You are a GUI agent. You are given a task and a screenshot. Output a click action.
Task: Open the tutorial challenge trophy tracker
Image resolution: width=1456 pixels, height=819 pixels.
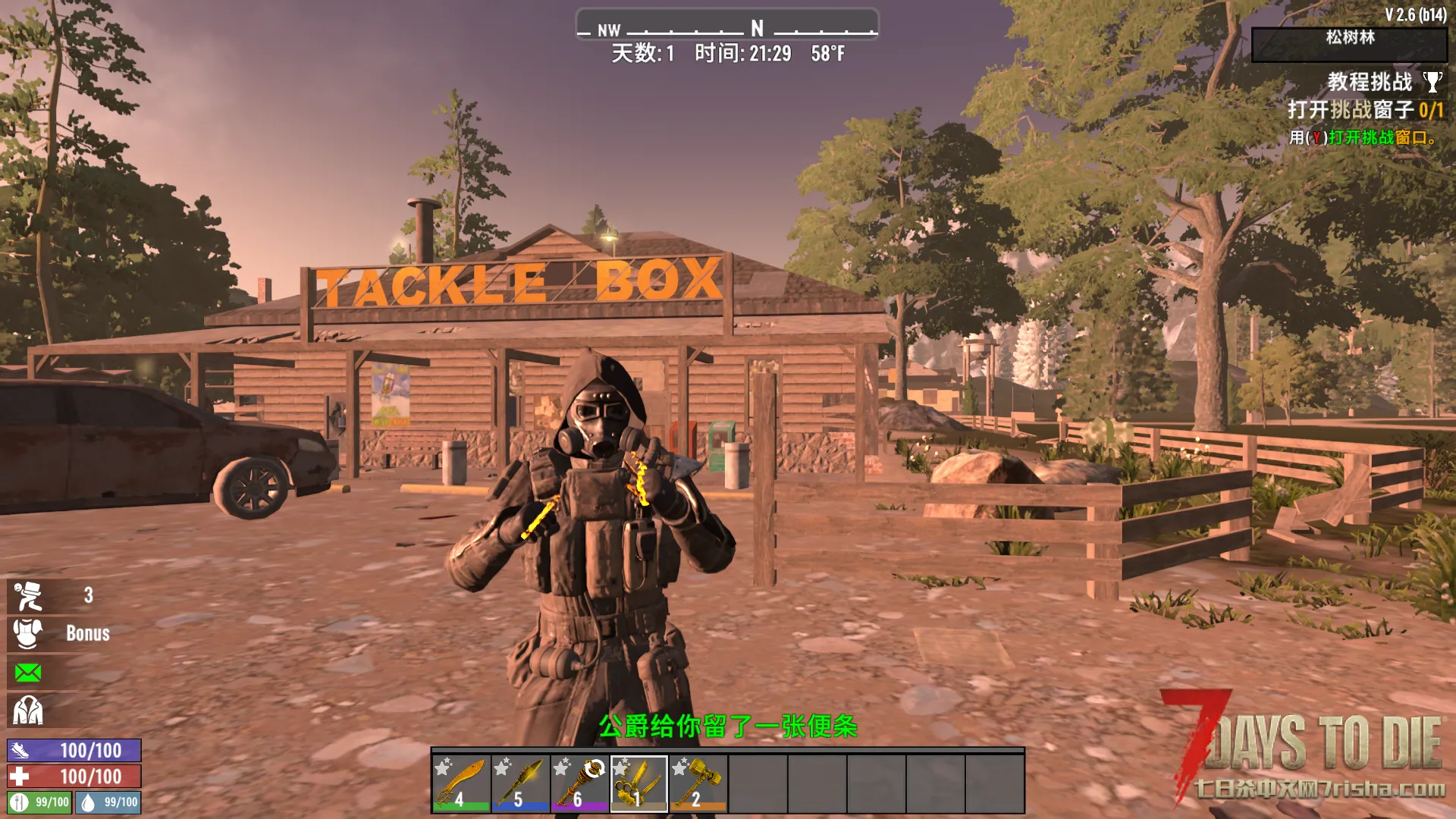[1432, 82]
